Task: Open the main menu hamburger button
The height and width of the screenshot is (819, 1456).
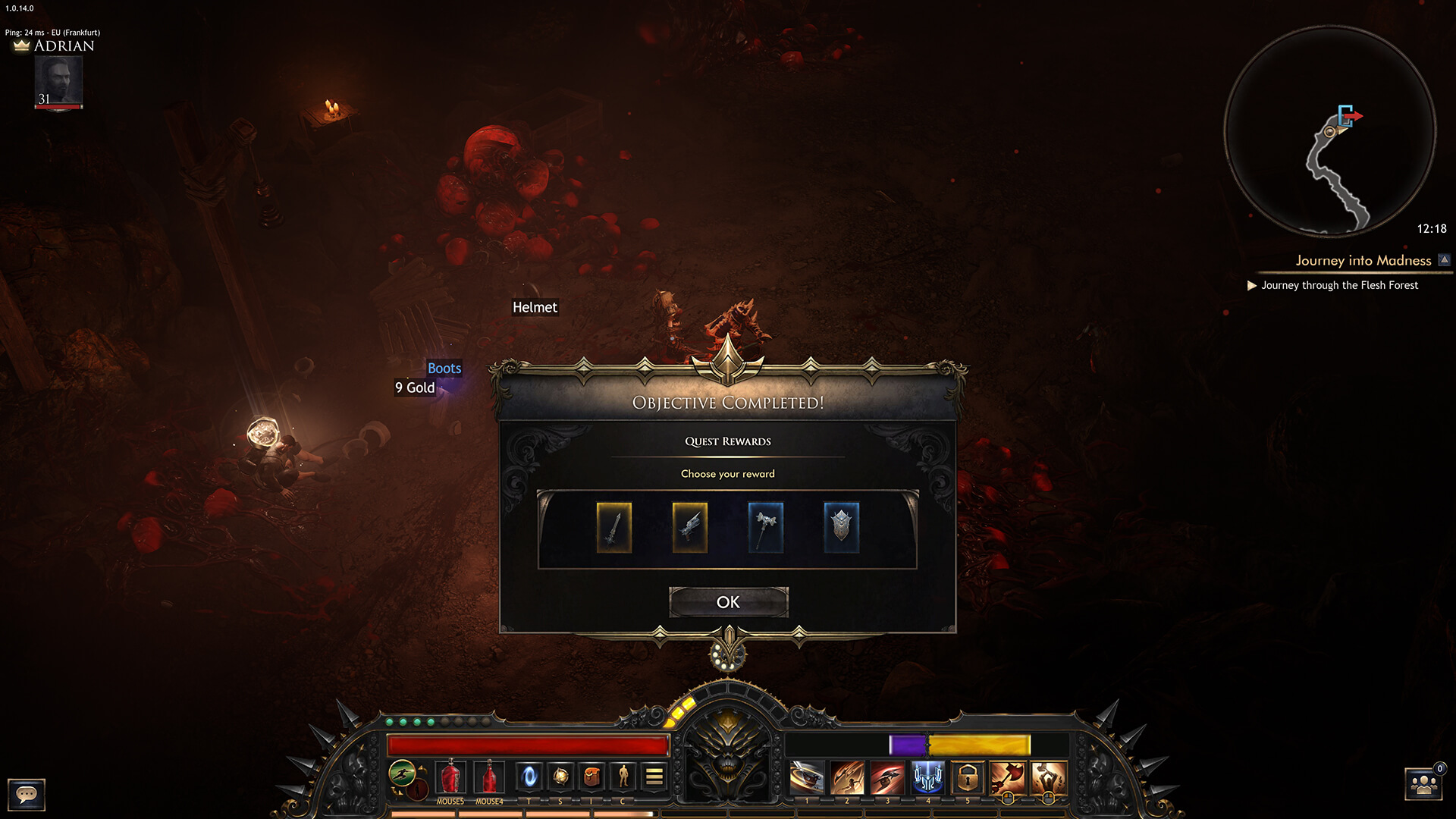Action: click(x=654, y=776)
